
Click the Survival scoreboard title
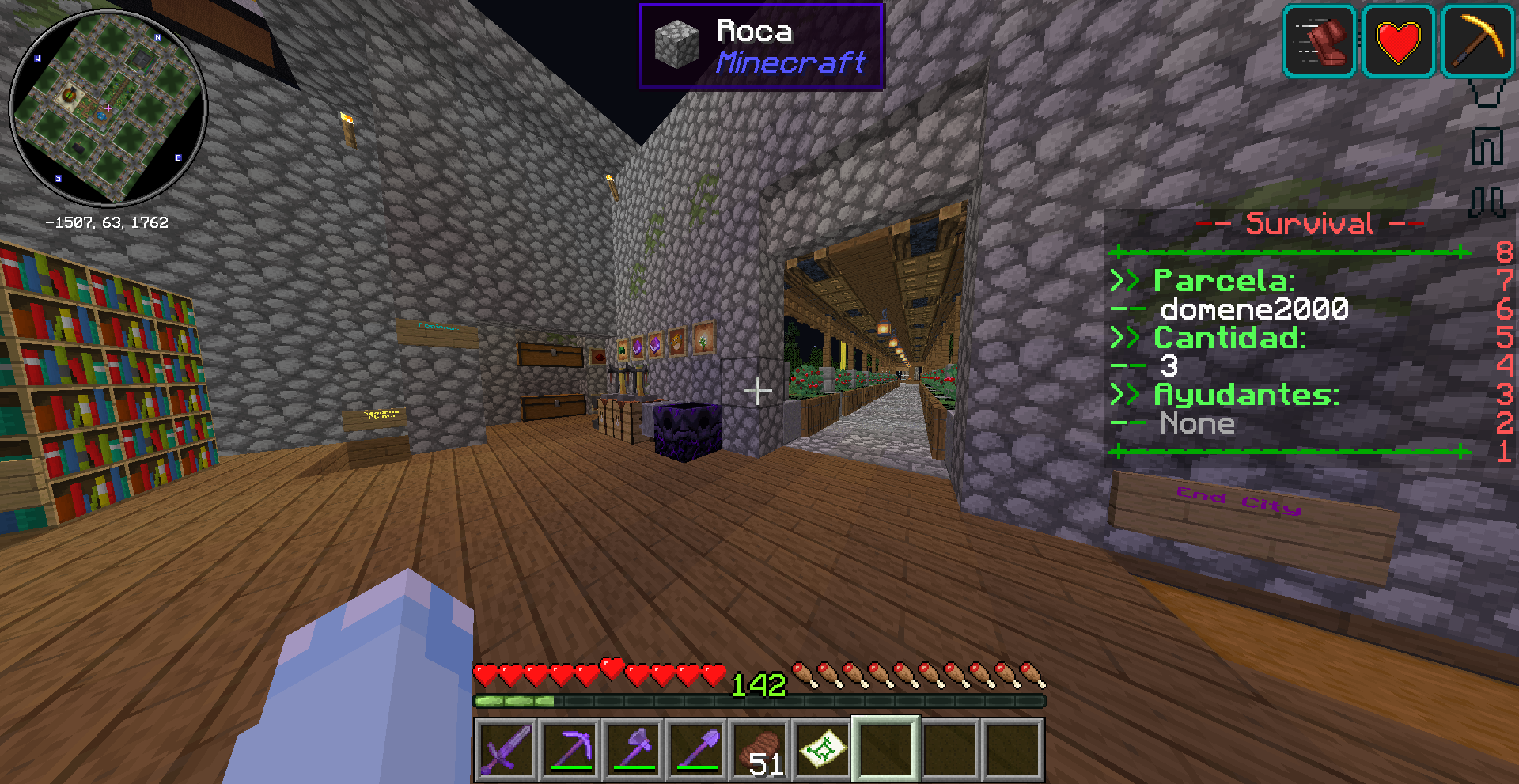pos(1309,224)
